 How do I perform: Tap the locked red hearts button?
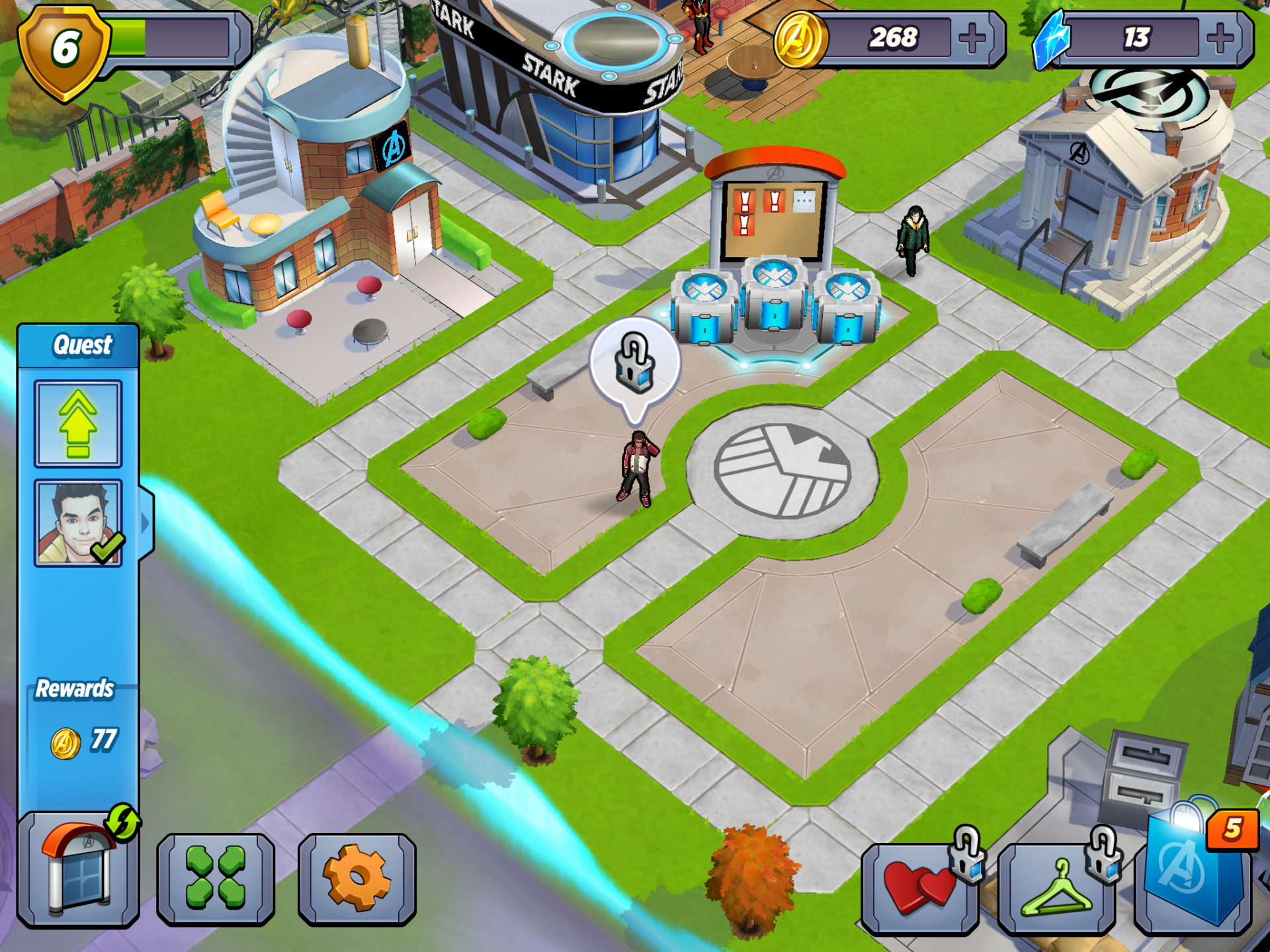pos(919,887)
